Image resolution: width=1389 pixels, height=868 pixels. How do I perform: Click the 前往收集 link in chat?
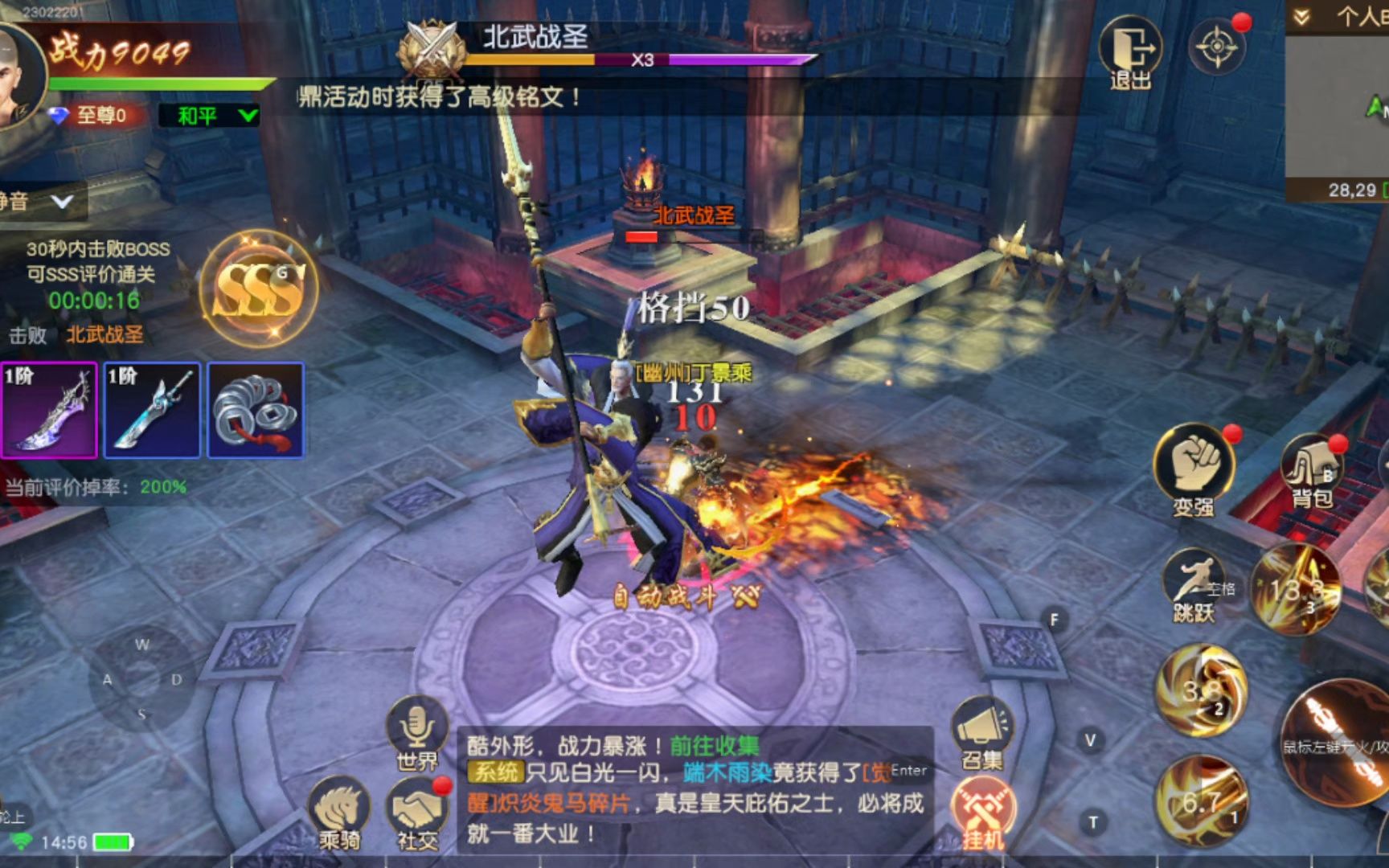(714, 746)
